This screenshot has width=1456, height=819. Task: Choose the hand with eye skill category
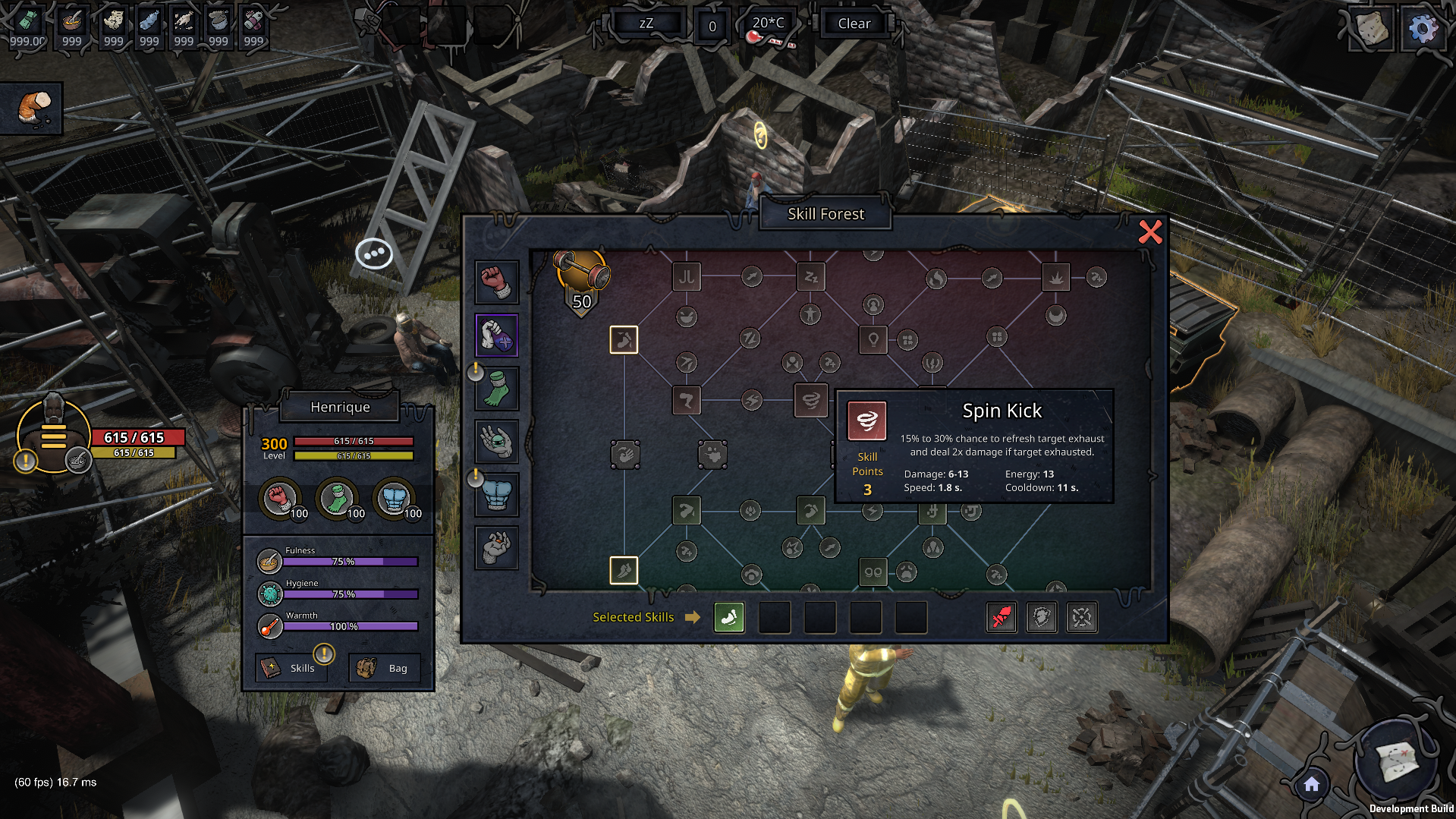[496, 442]
